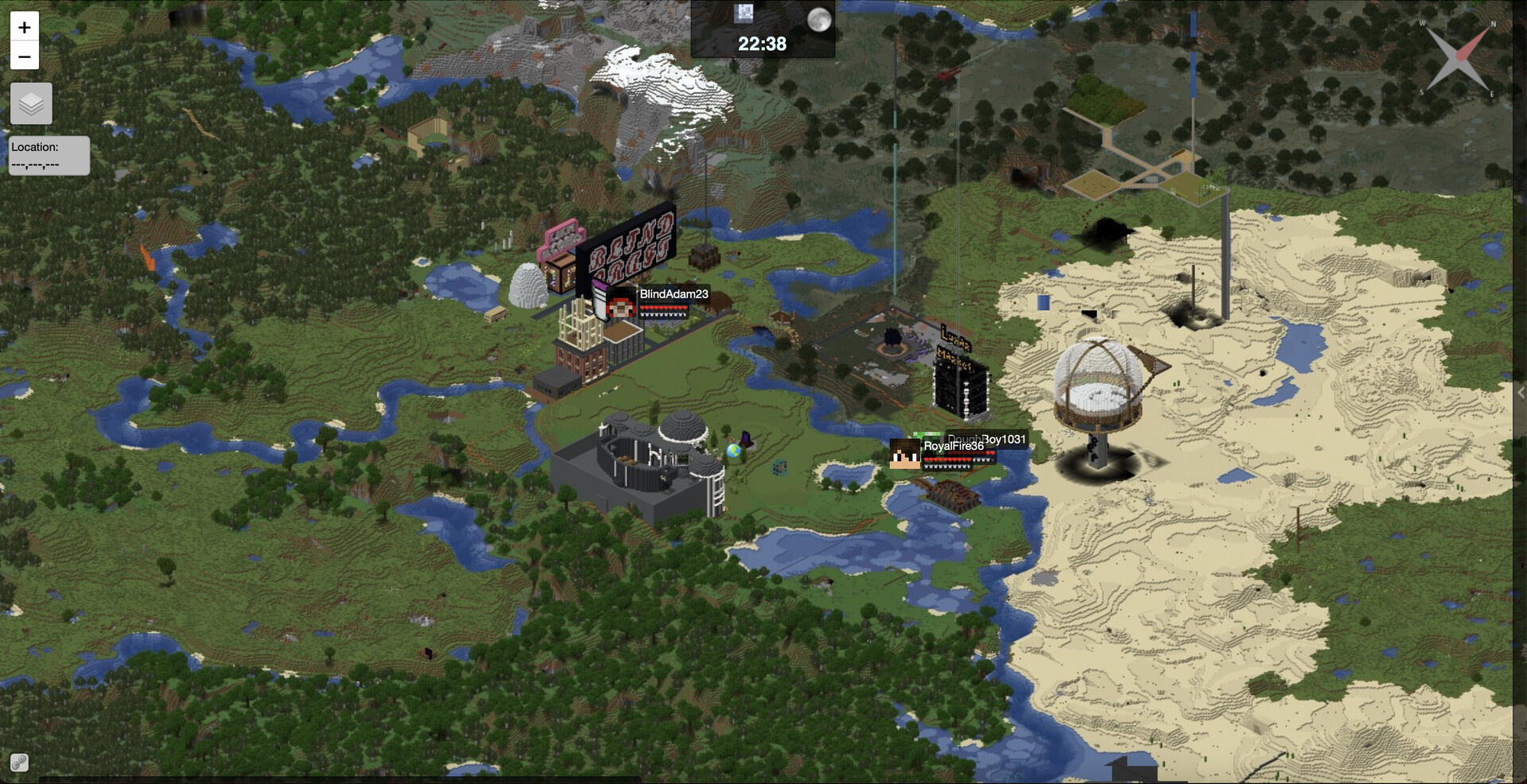The image size is (1527, 784).
Task: Expand the collapsed sidebar arrow
Action: coord(1520,393)
